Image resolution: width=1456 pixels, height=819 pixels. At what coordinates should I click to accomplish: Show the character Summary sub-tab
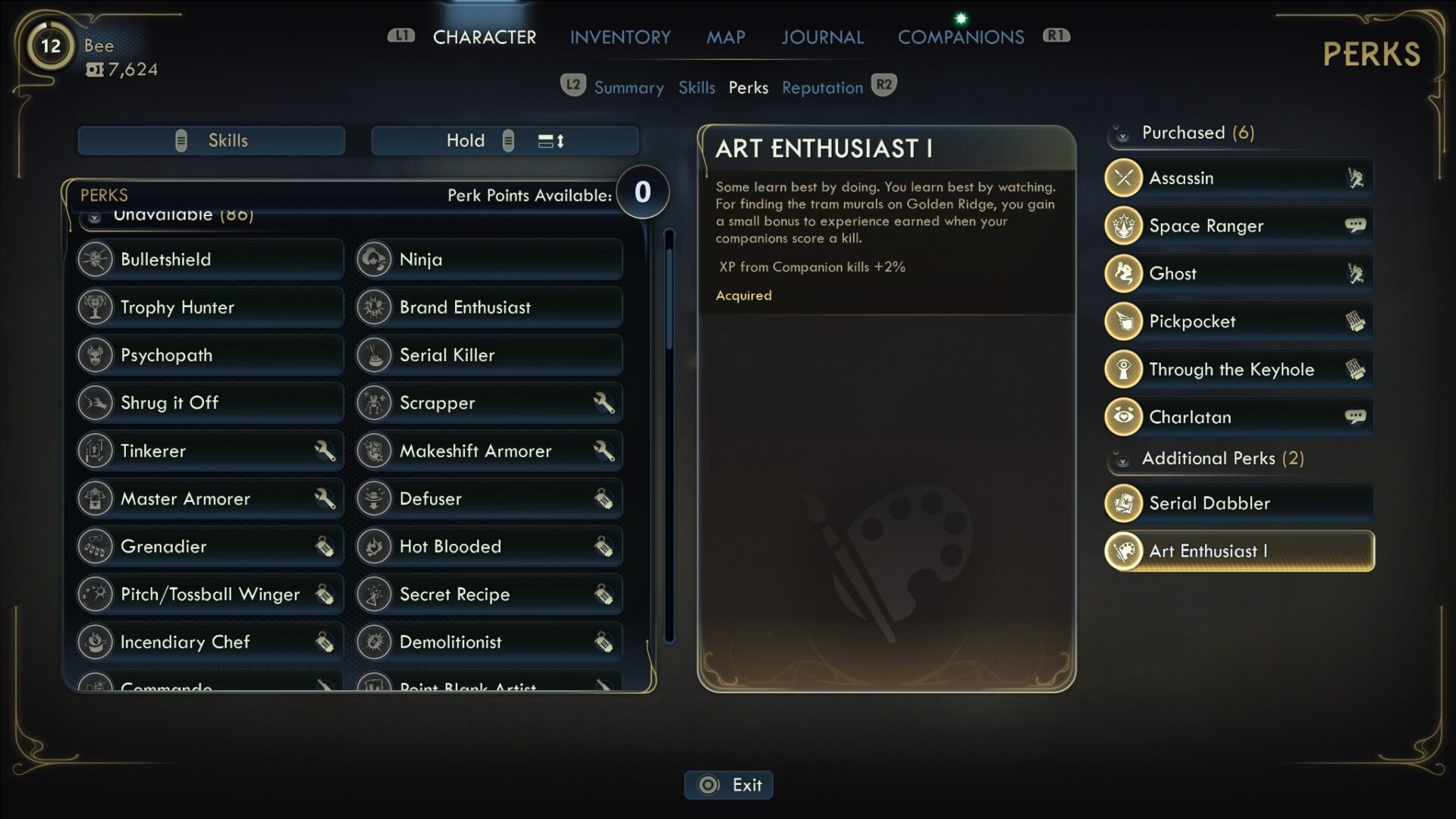(628, 88)
